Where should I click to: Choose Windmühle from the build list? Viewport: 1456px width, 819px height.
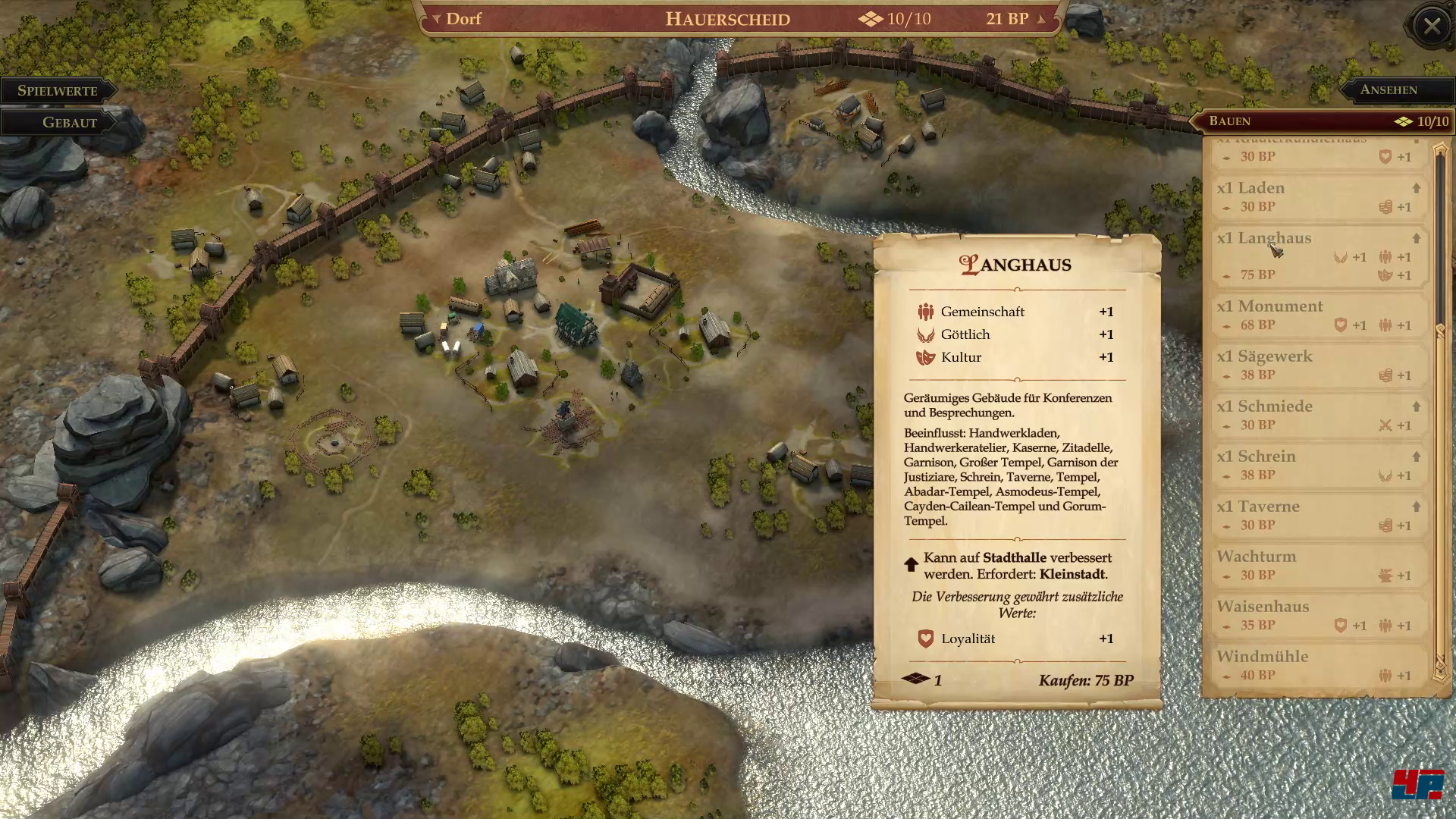[1318, 665]
